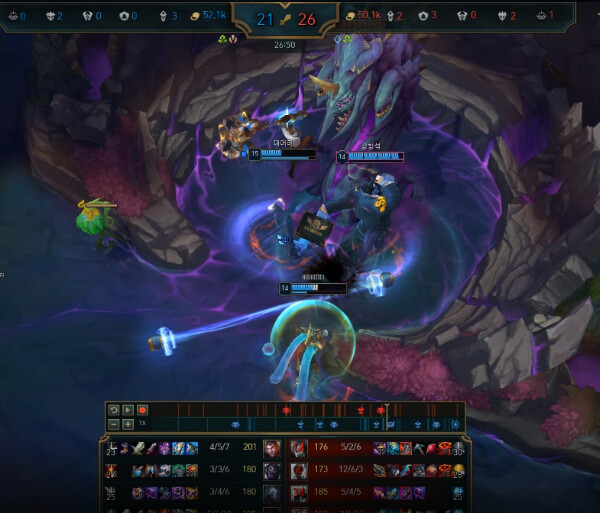Select the red team player with 5/4/5 score
The width and height of the screenshot is (600, 513).
point(351,492)
